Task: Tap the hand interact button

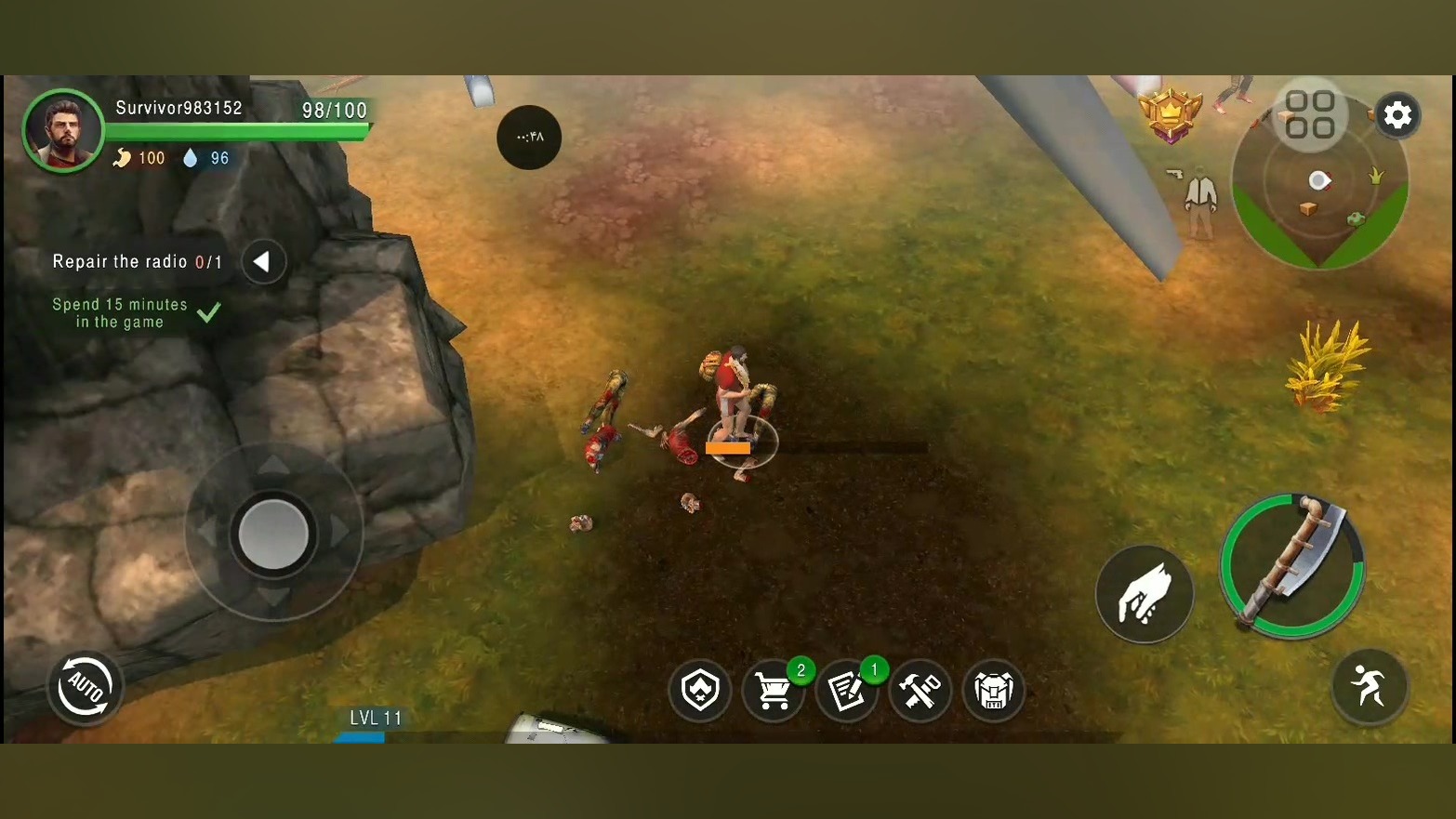Action: (1144, 593)
